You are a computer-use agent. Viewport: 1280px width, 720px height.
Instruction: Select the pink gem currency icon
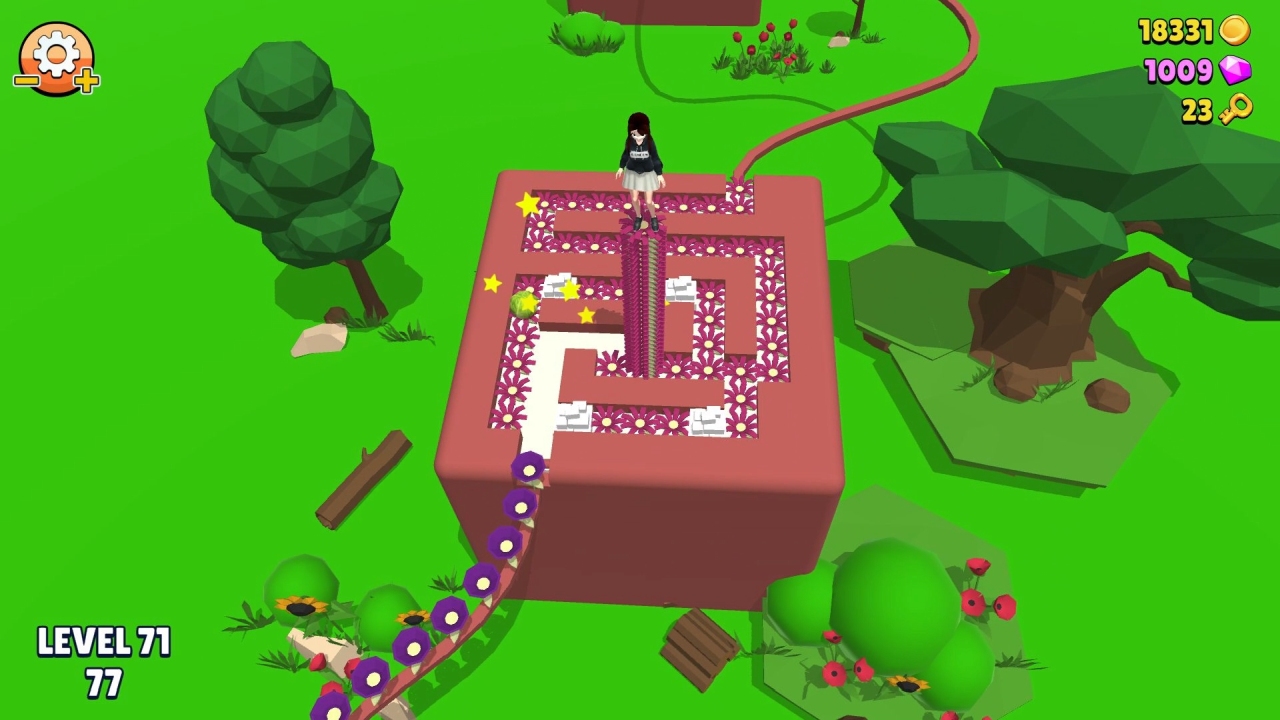pos(1236,71)
